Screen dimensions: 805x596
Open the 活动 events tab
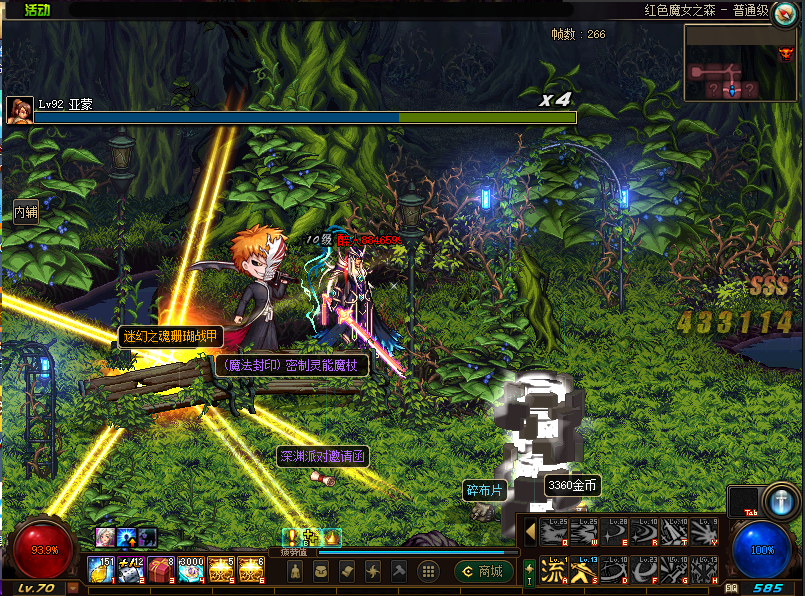pos(37,10)
